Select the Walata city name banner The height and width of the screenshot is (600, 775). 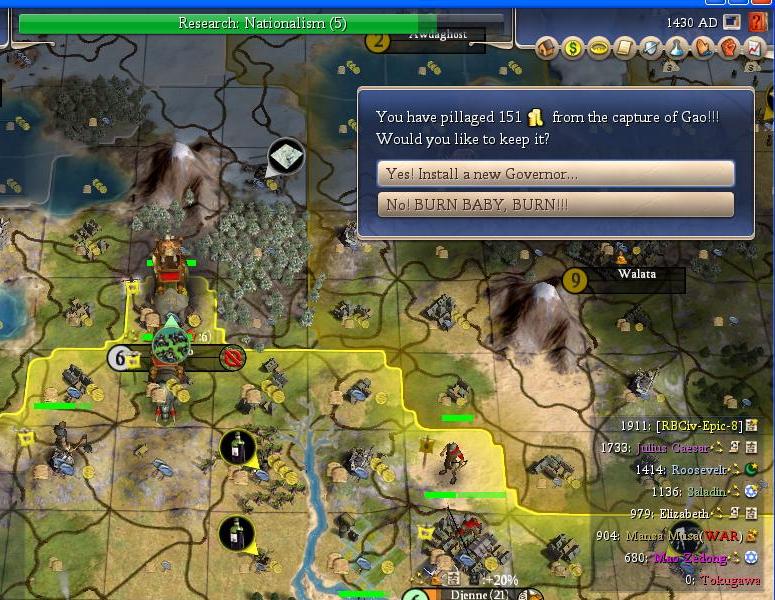(636, 274)
